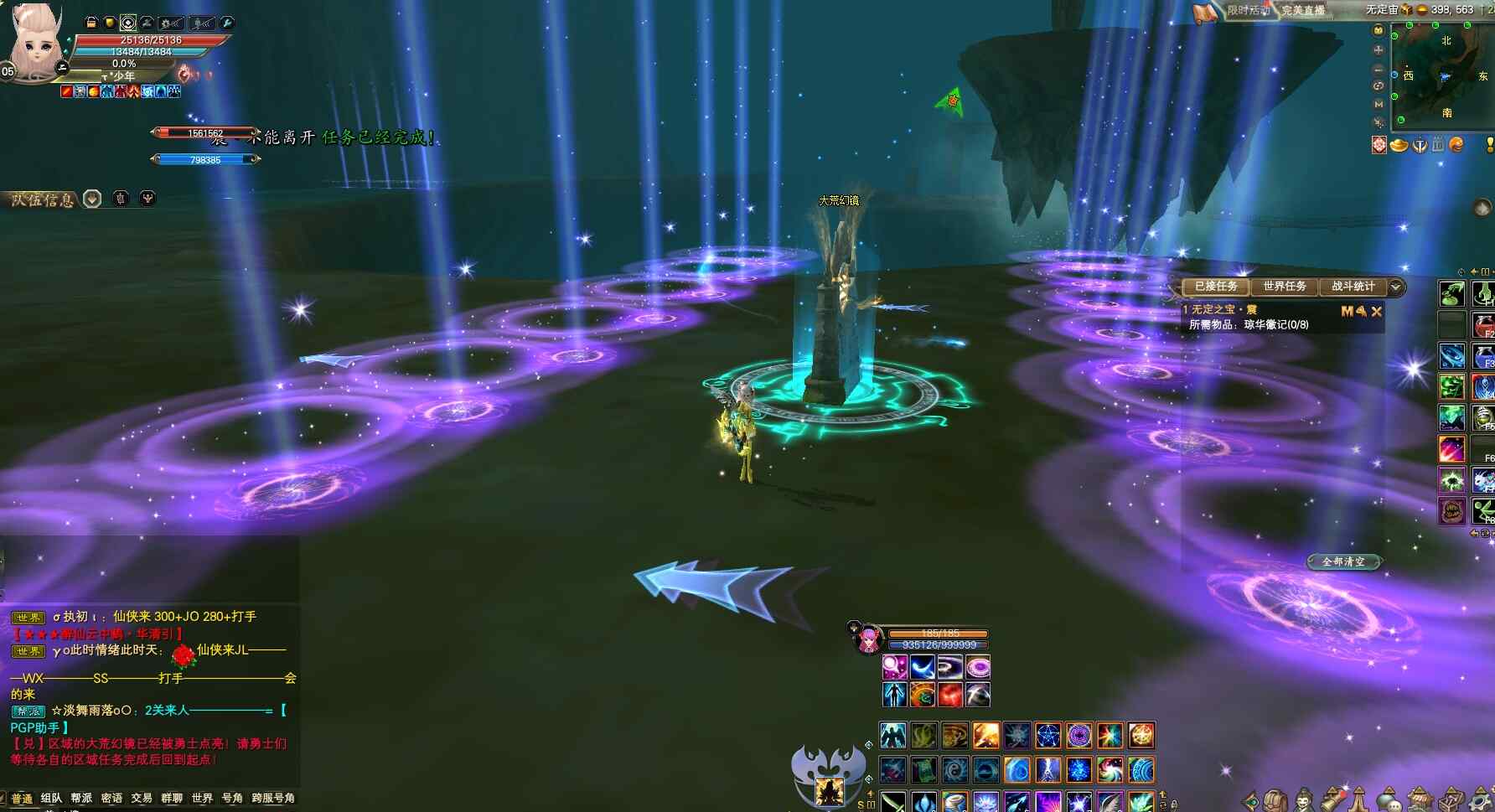Image resolution: width=1495 pixels, height=812 pixels.
Task: Switch chat to the 组队 channel tab
Action: pos(51,799)
